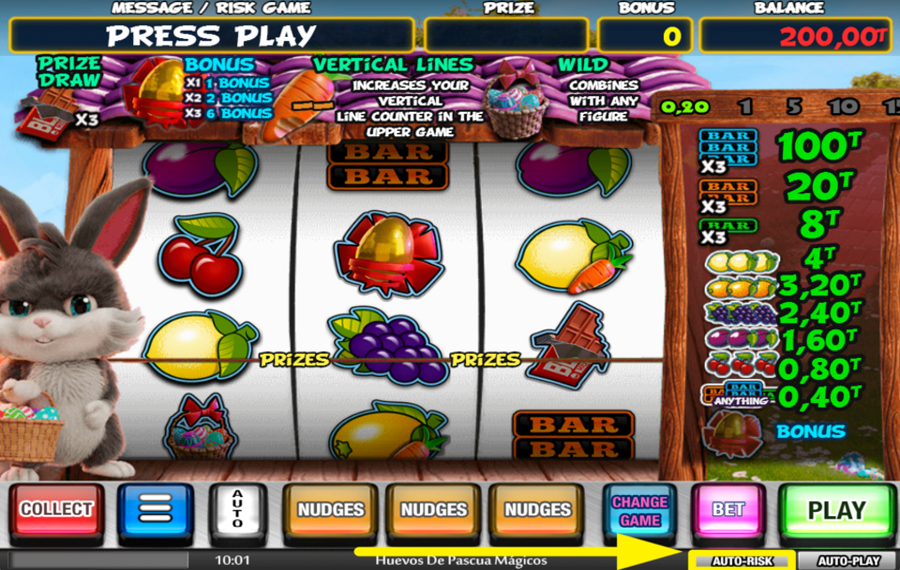Activate the AUTO-PLAY option
Image resolution: width=900 pixels, height=570 pixels.
[849, 561]
